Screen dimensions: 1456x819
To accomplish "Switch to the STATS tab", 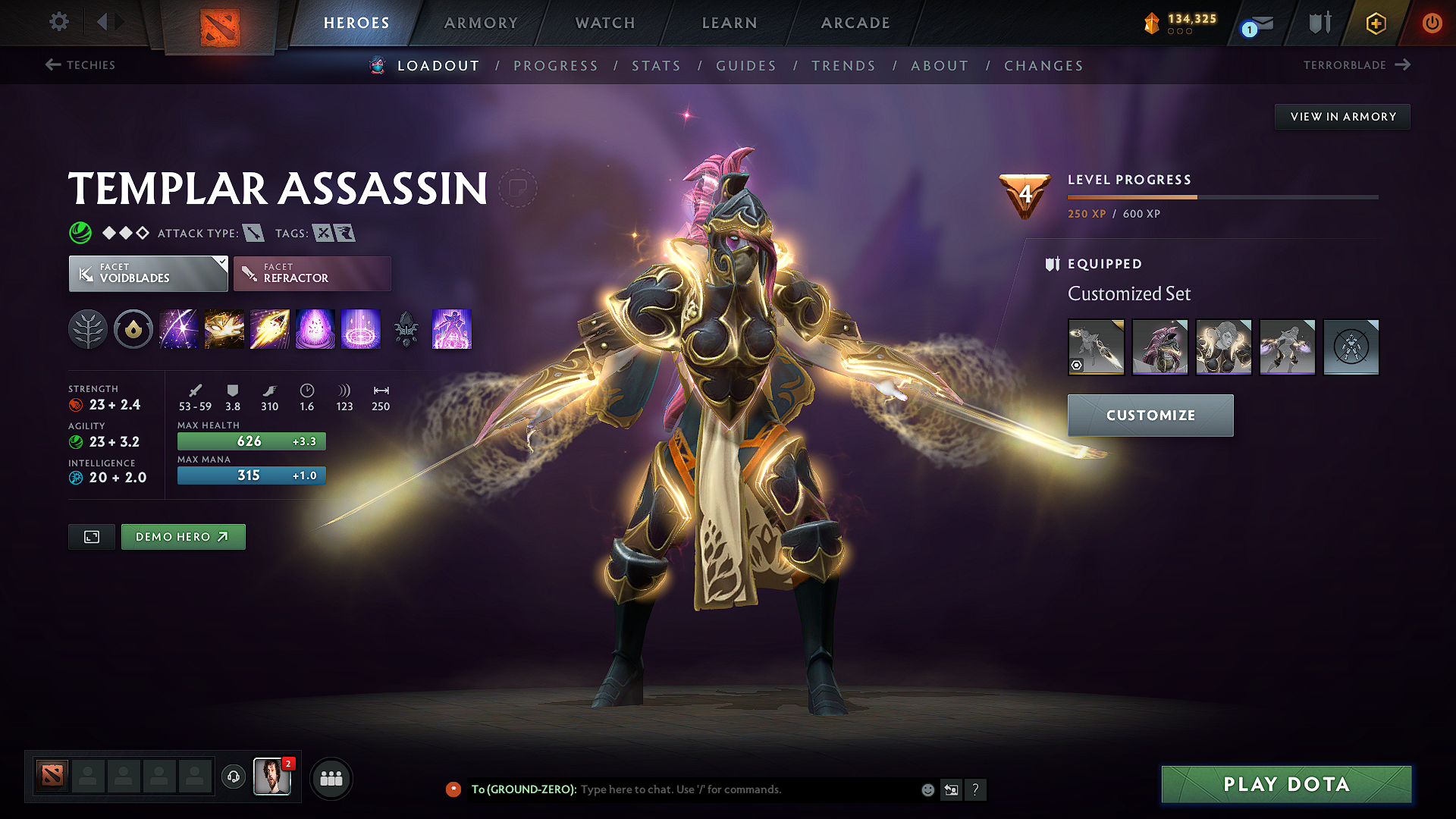I will pos(657,65).
